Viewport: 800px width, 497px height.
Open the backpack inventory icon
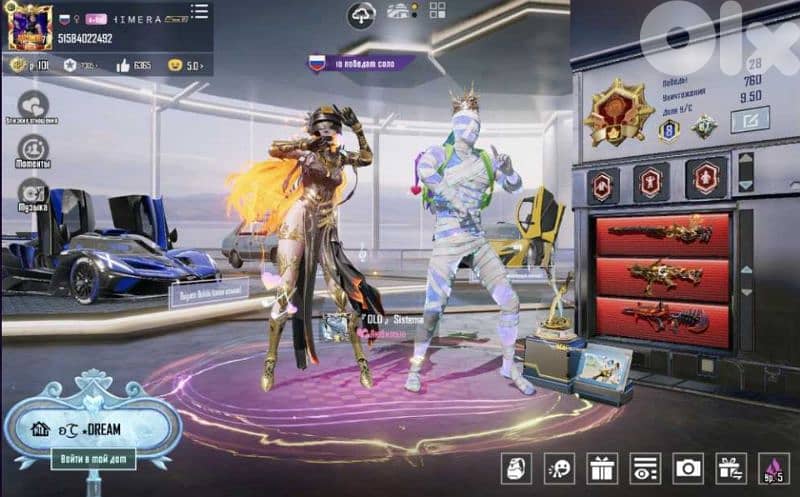pyautogui.click(x=515, y=467)
